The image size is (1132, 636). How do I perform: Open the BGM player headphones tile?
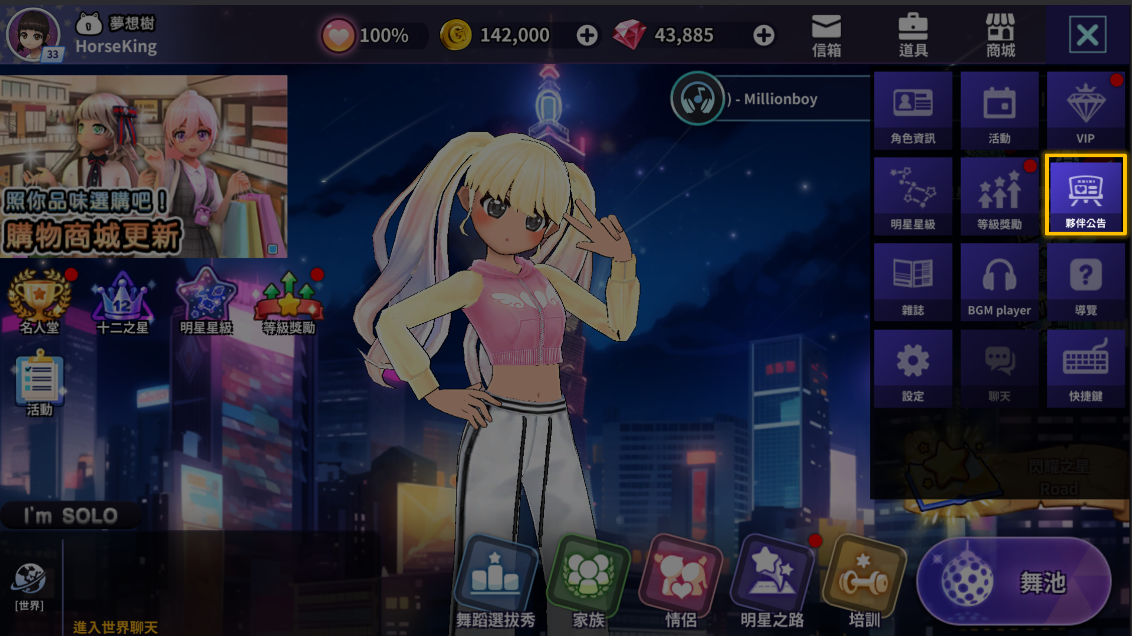pyautogui.click(x=999, y=282)
